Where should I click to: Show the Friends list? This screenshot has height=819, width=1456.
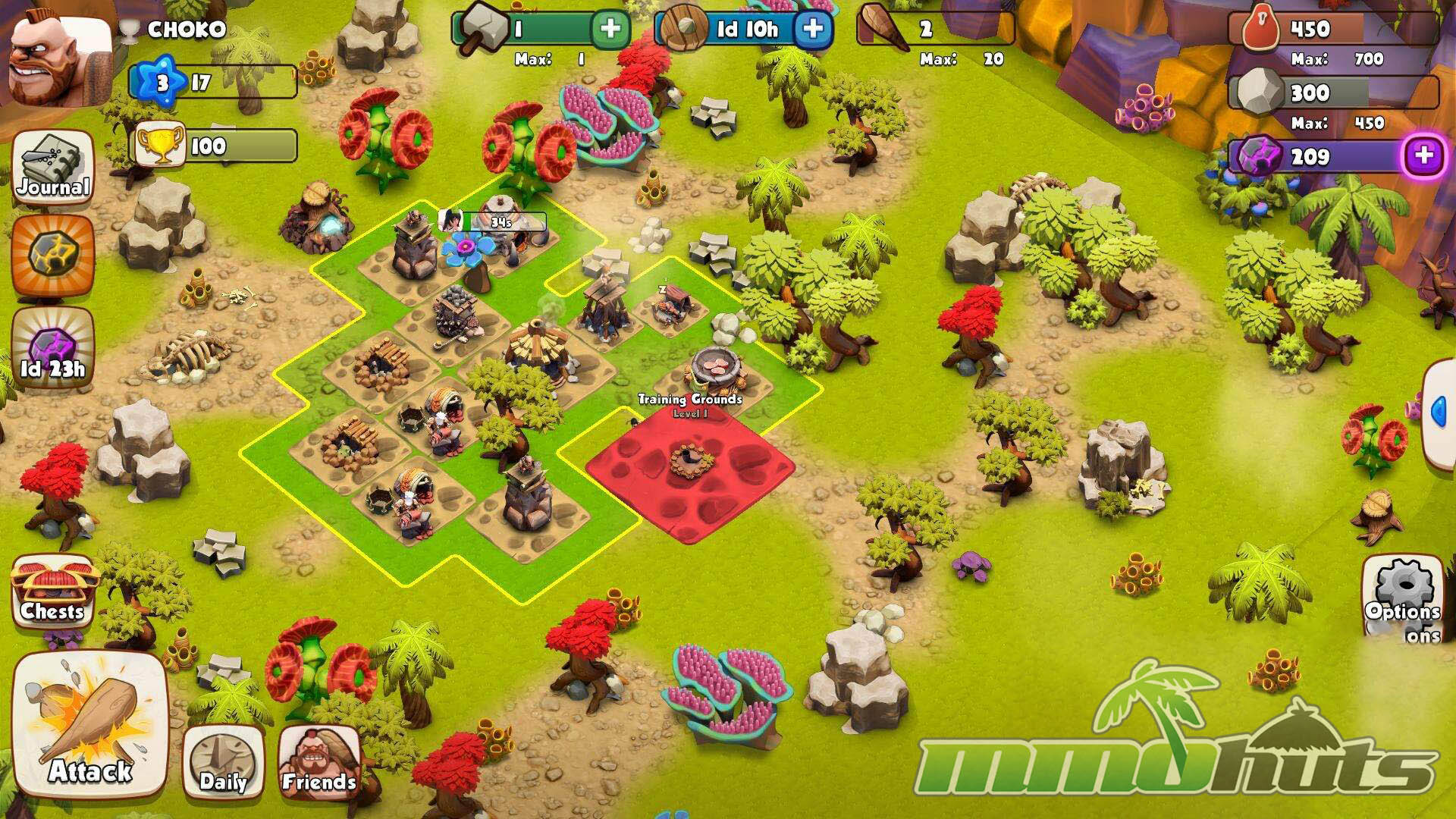tap(318, 762)
